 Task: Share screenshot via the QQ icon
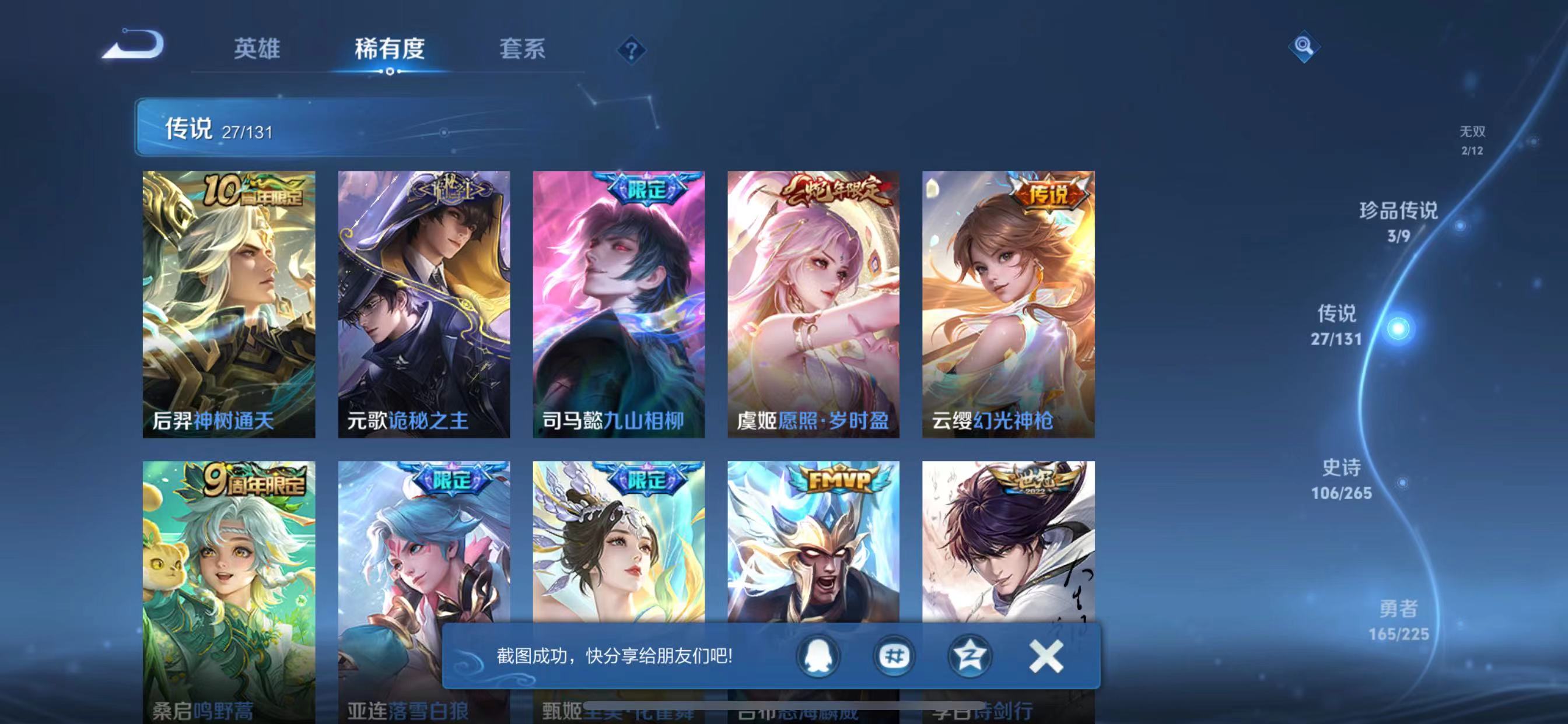pos(818,656)
